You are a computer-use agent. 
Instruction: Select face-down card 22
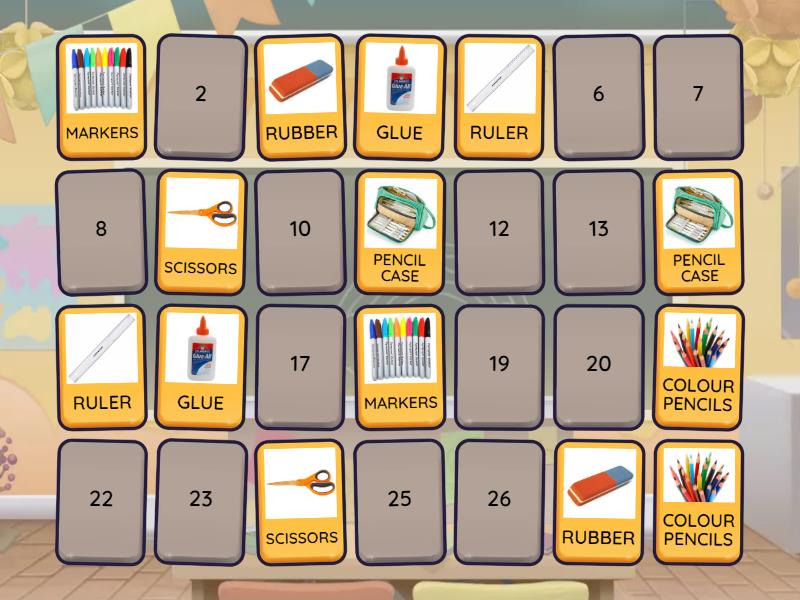click(101, 499)
